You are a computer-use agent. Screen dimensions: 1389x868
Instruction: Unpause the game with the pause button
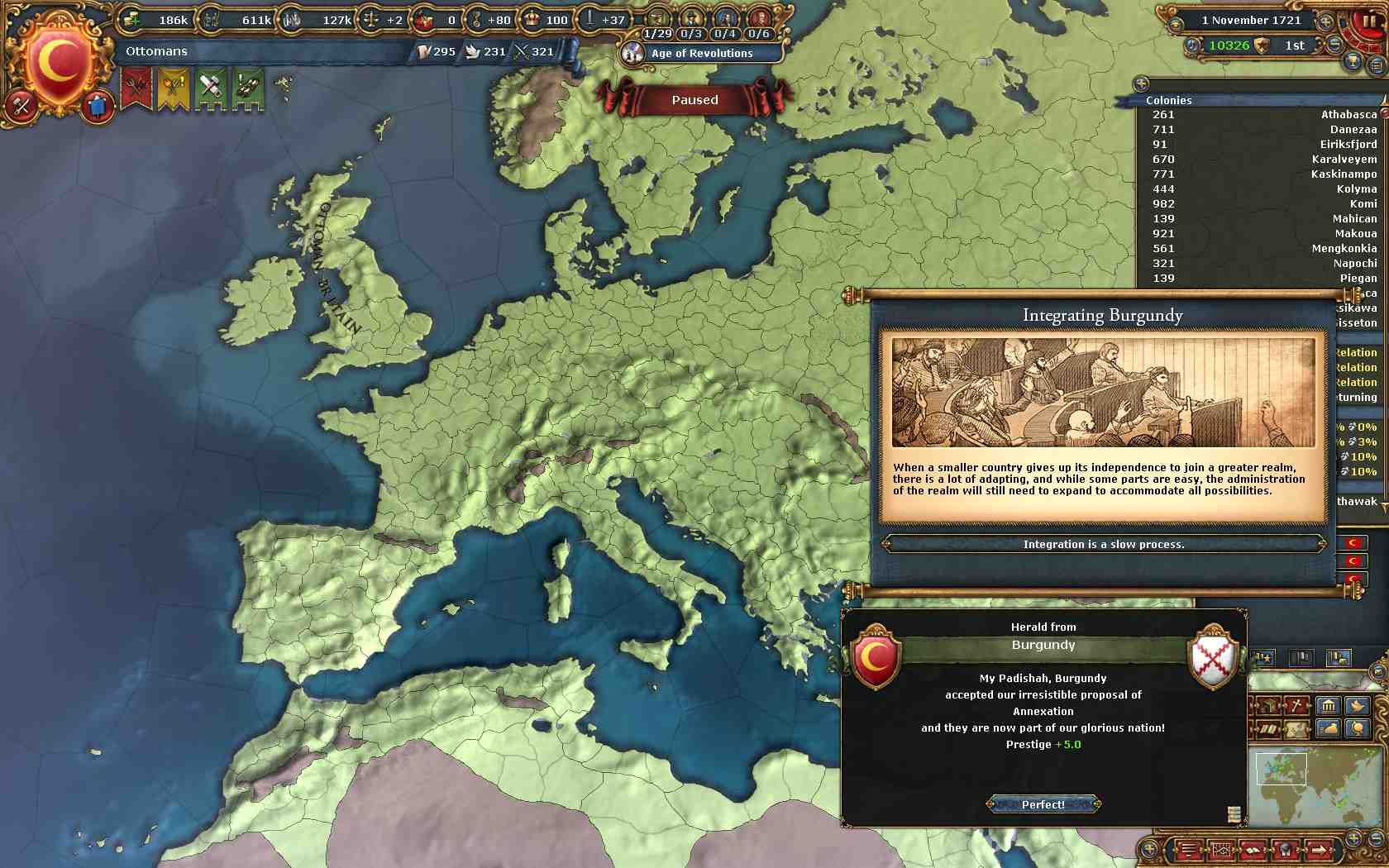click(x=1369, y=22)
